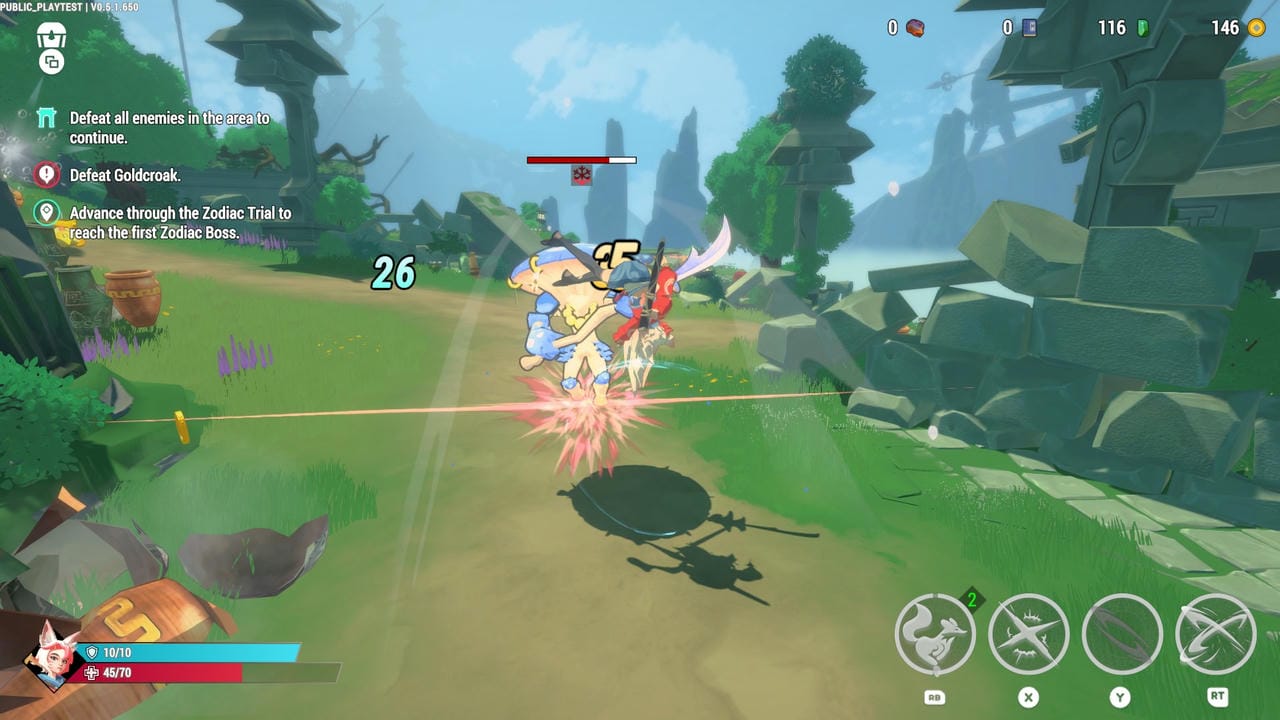The width and height of the screenshot is (1280, 720).
Task: Use the four-point star slash ability
Action: tap(1028, 635)
